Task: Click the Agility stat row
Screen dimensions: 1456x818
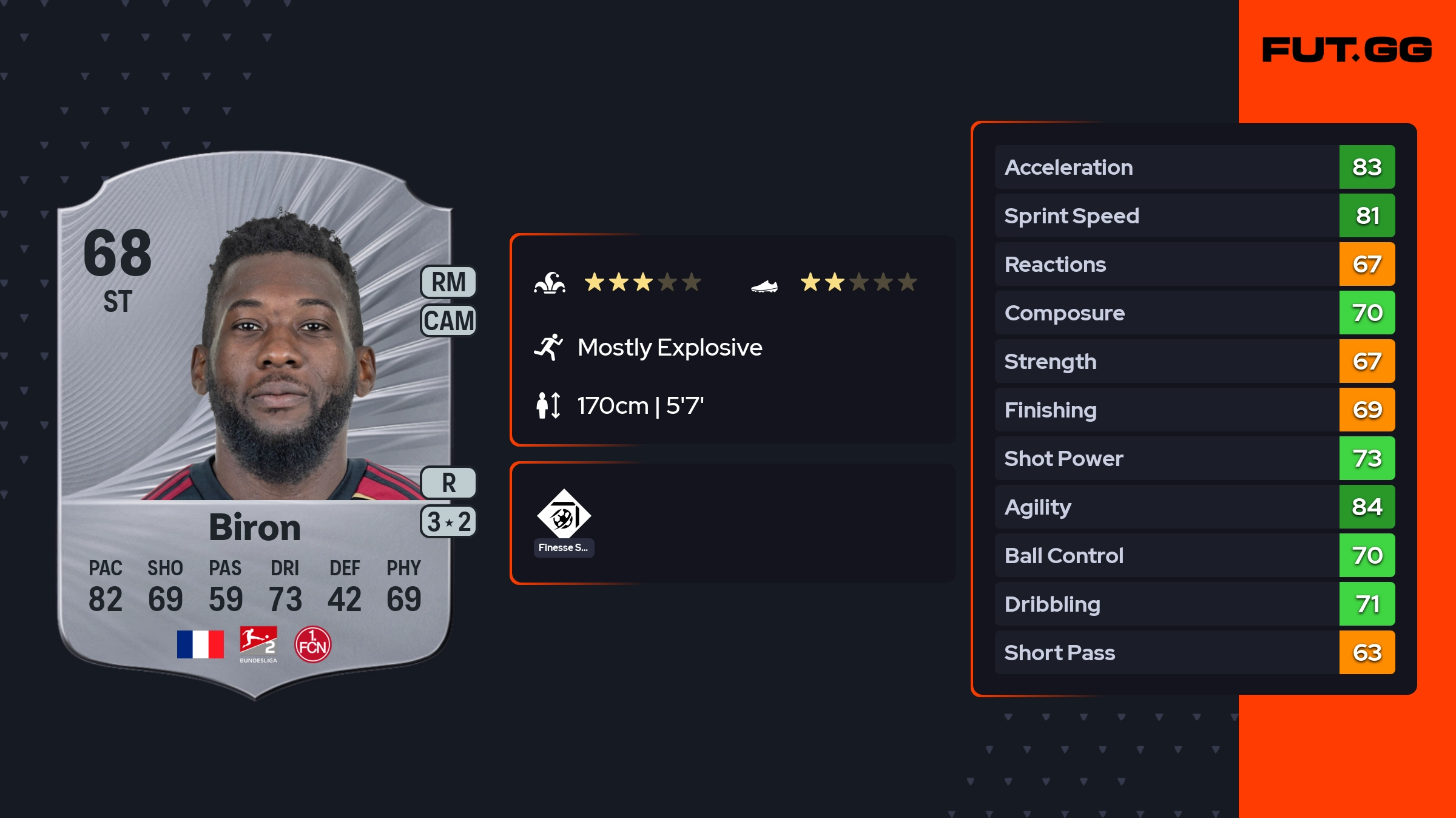Action: coord(1194,507)
